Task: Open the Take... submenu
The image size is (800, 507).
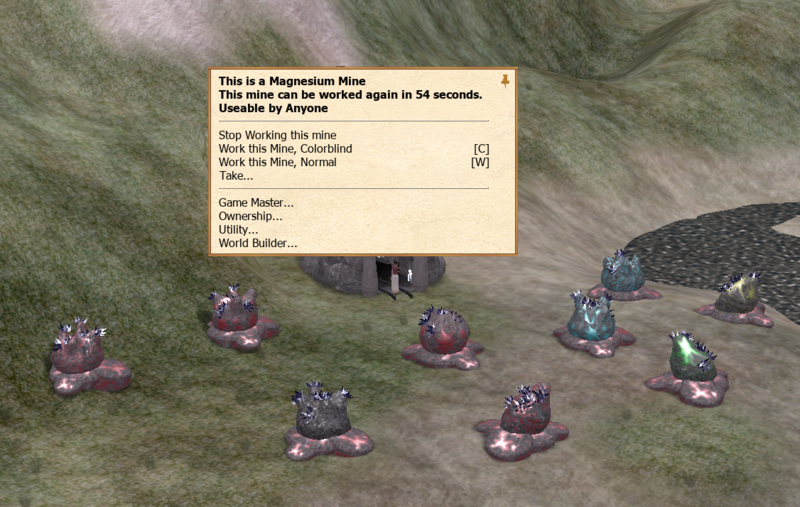Action: tap(235, 176)
